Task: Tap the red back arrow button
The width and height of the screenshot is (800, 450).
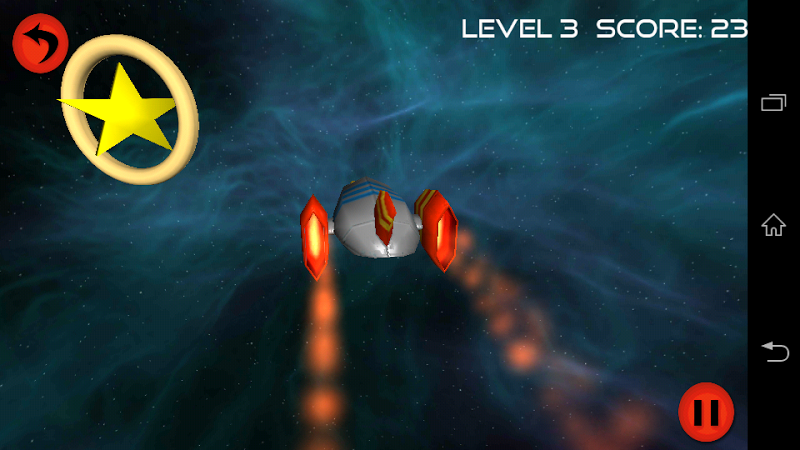Action: pos(39,43)
